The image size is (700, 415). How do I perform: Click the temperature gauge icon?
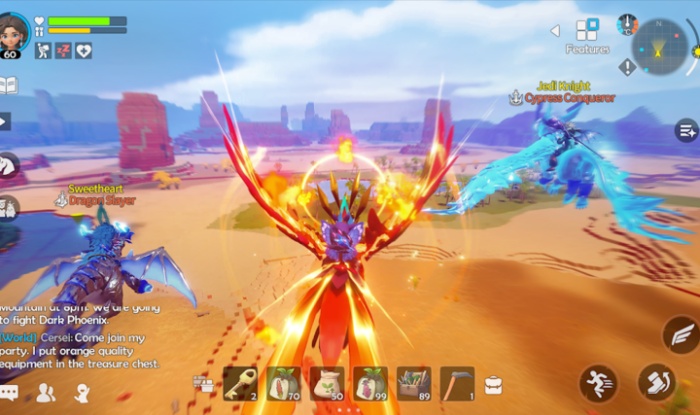(x=627, y=24)
